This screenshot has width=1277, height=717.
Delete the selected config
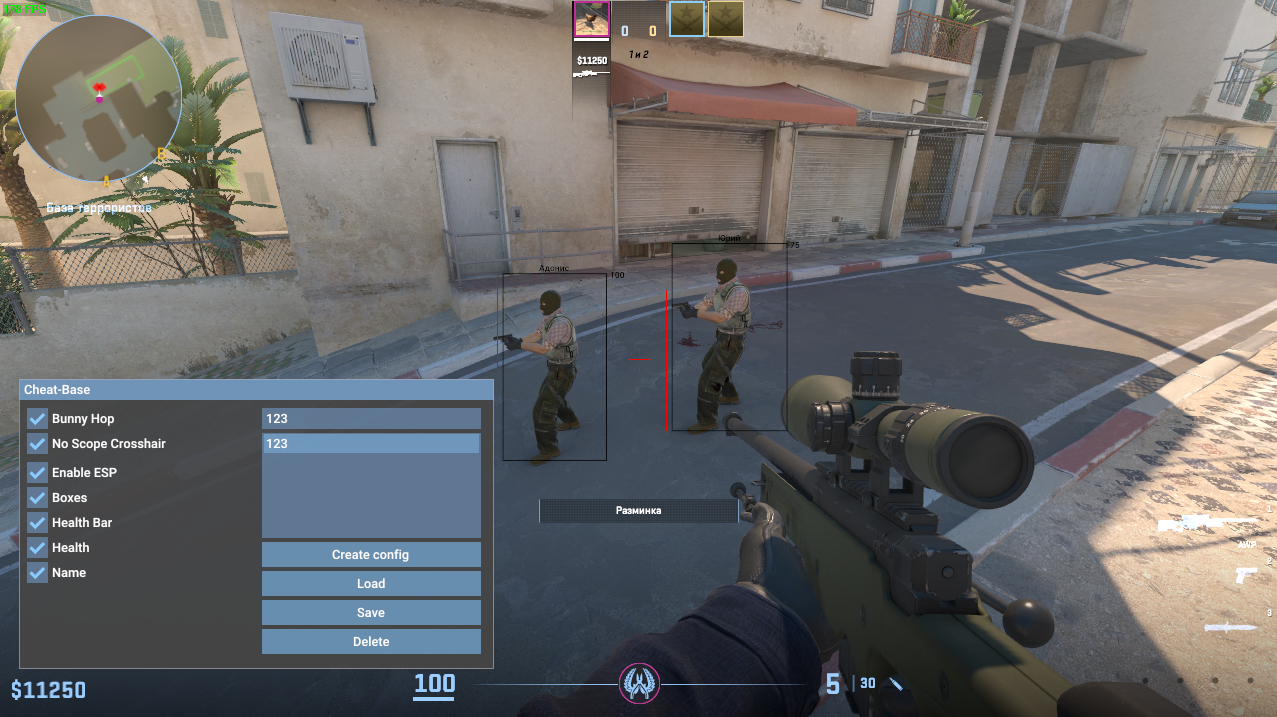coord(371,642)
